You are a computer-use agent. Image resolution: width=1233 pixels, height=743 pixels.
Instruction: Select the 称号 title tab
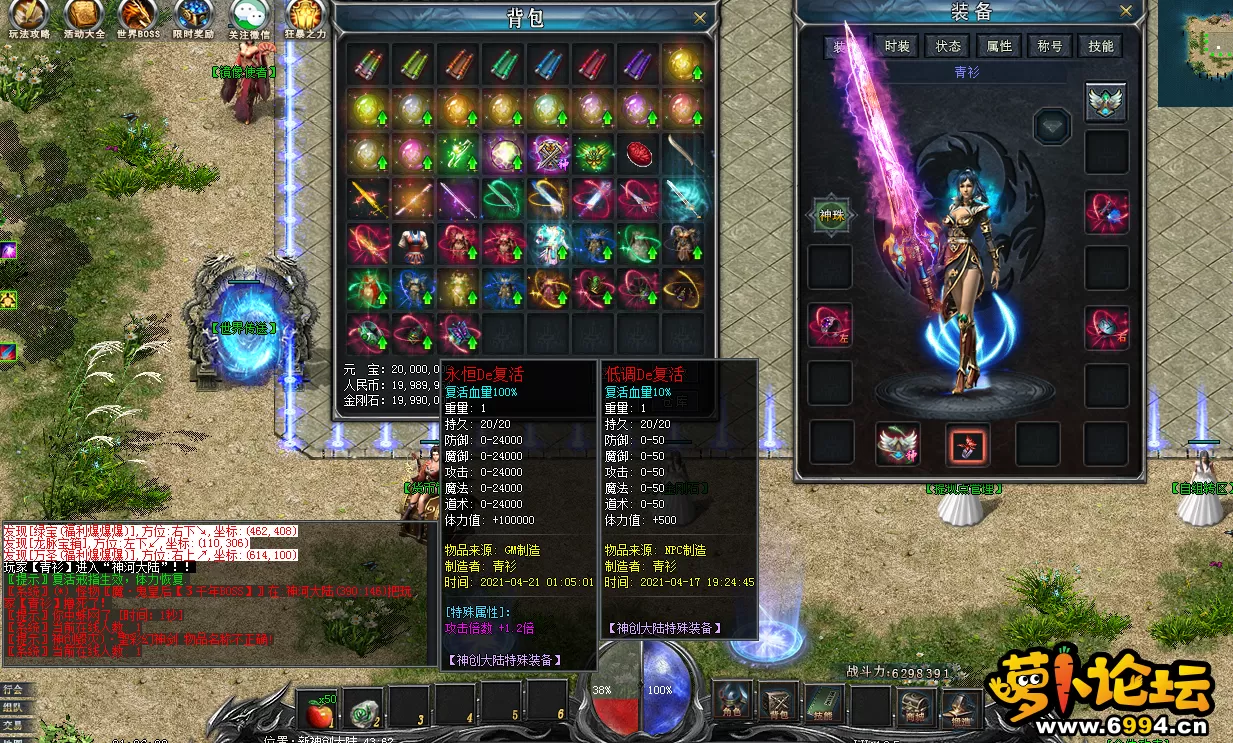(x=1050, y=46)
